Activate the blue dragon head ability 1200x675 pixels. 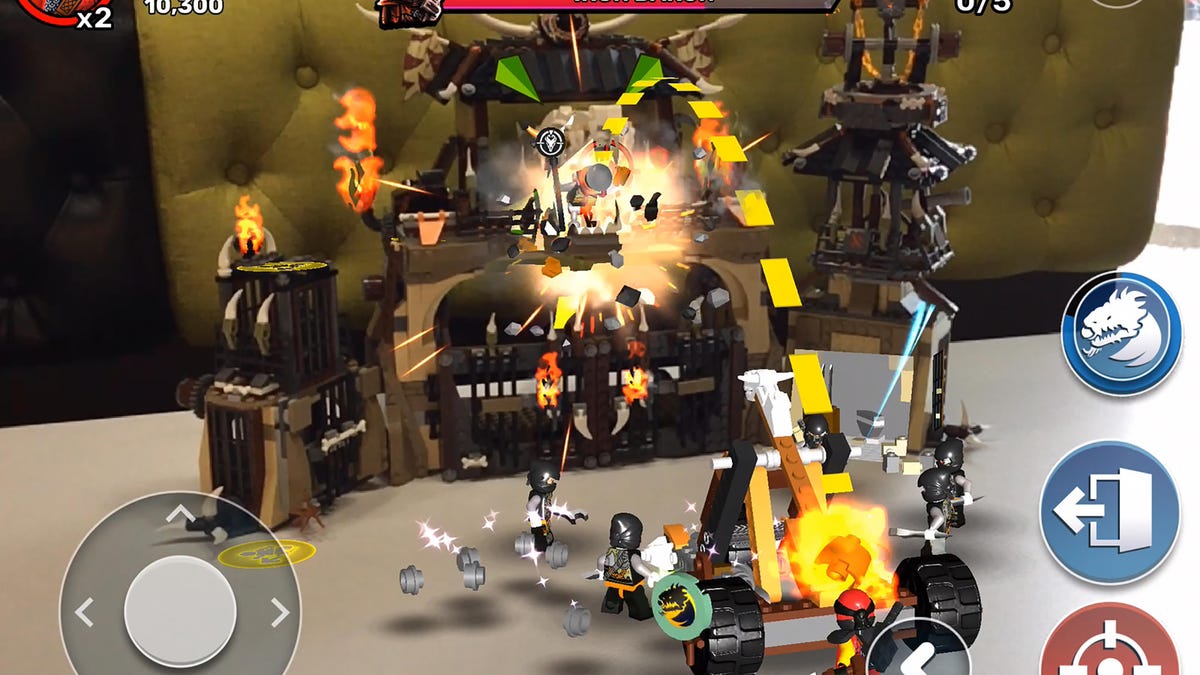tap(1121, 333)
